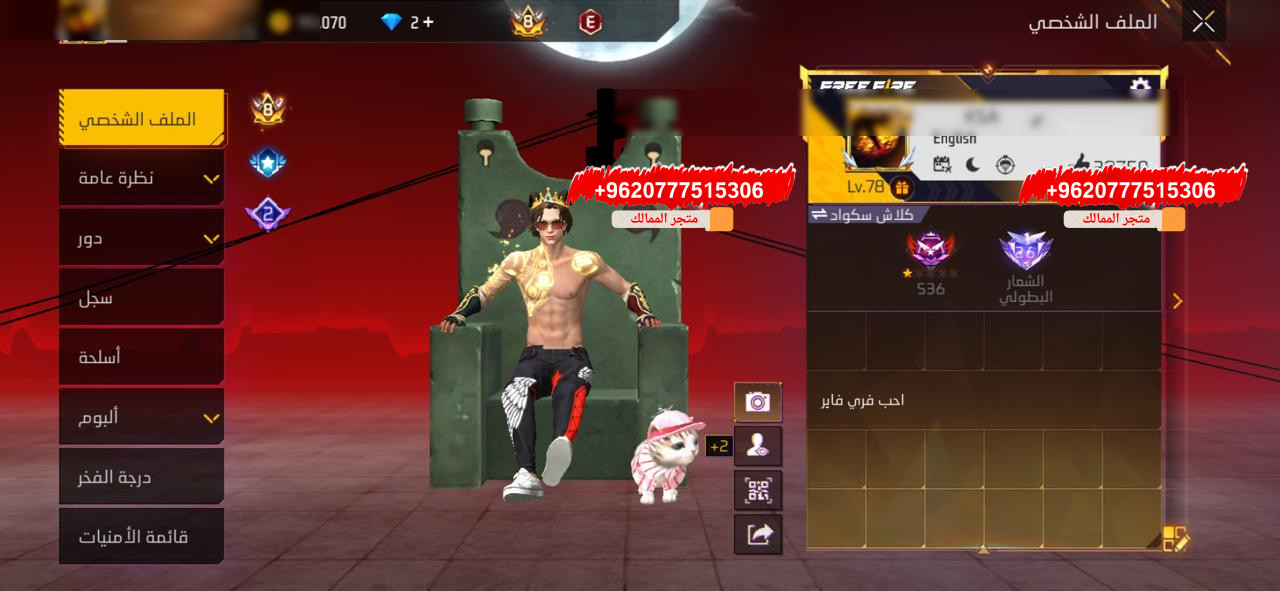
Task: Click the character view icon button
Action: coord(758,446)
